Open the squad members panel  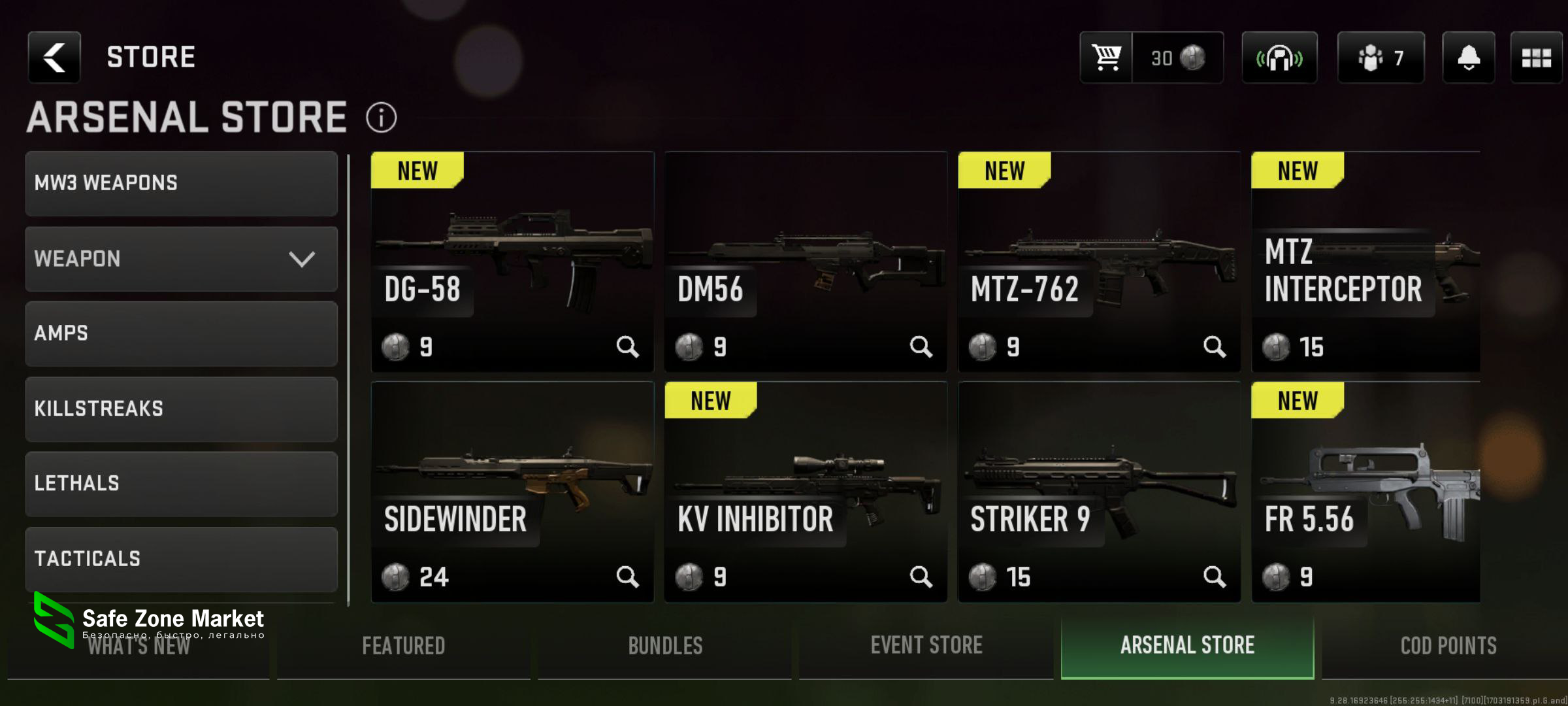(x=1380, y=58)
